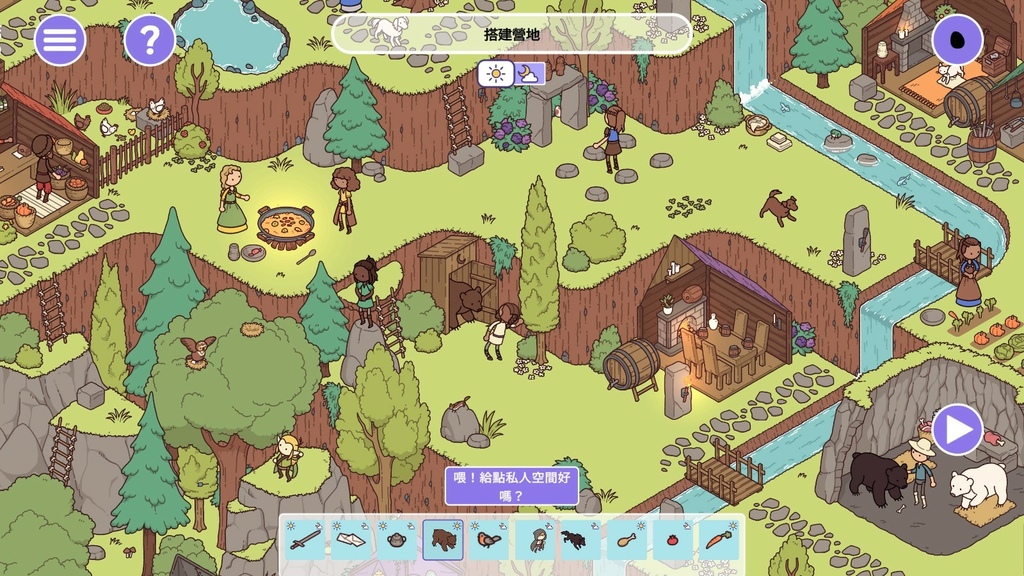Open the question mark help button
1024x576 pixels.
(x=150, y=40)
